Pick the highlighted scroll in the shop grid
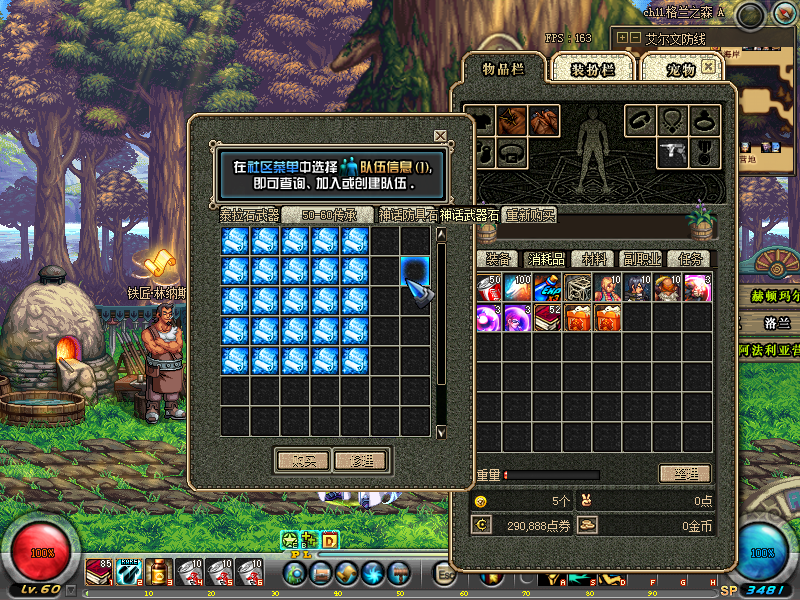This screenshot has height=600, width=800. tap(415, 272)
